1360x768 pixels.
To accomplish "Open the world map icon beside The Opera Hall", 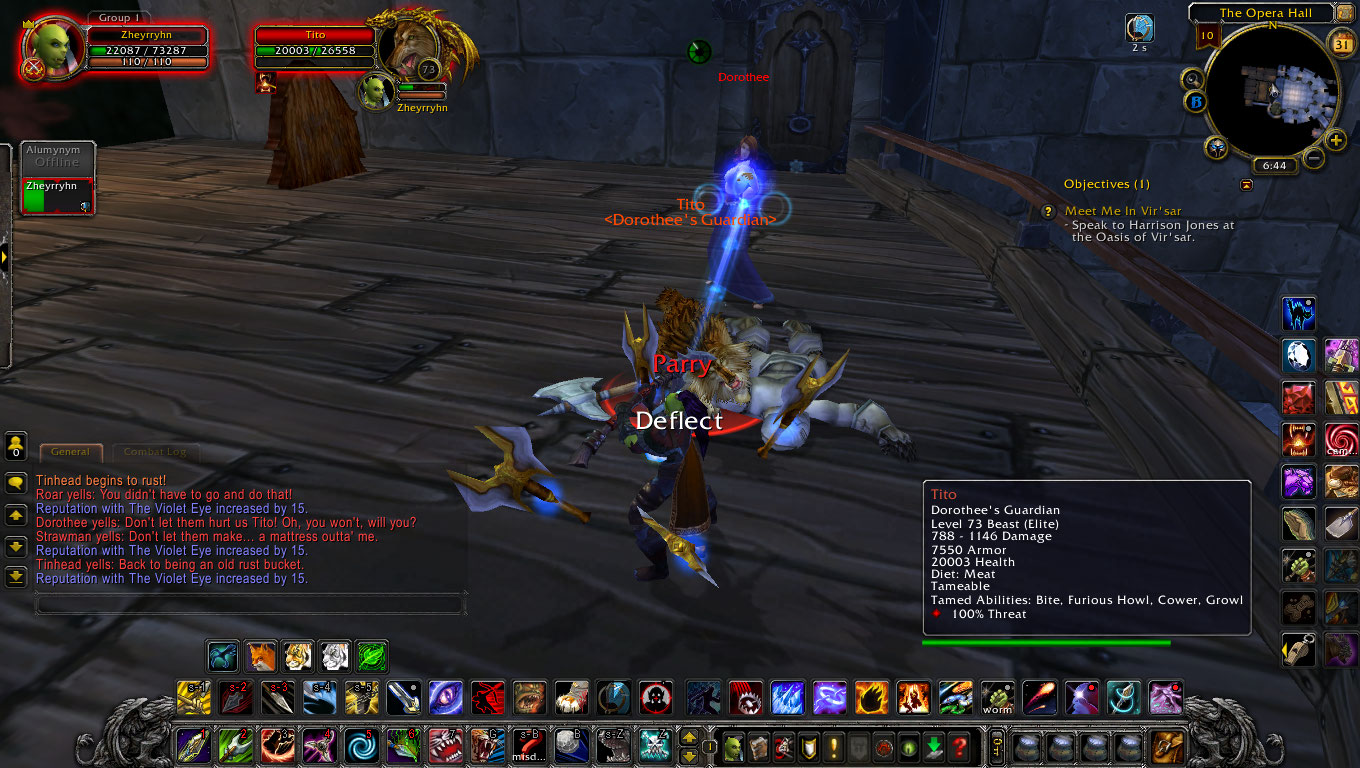I will coord(1346,13).
